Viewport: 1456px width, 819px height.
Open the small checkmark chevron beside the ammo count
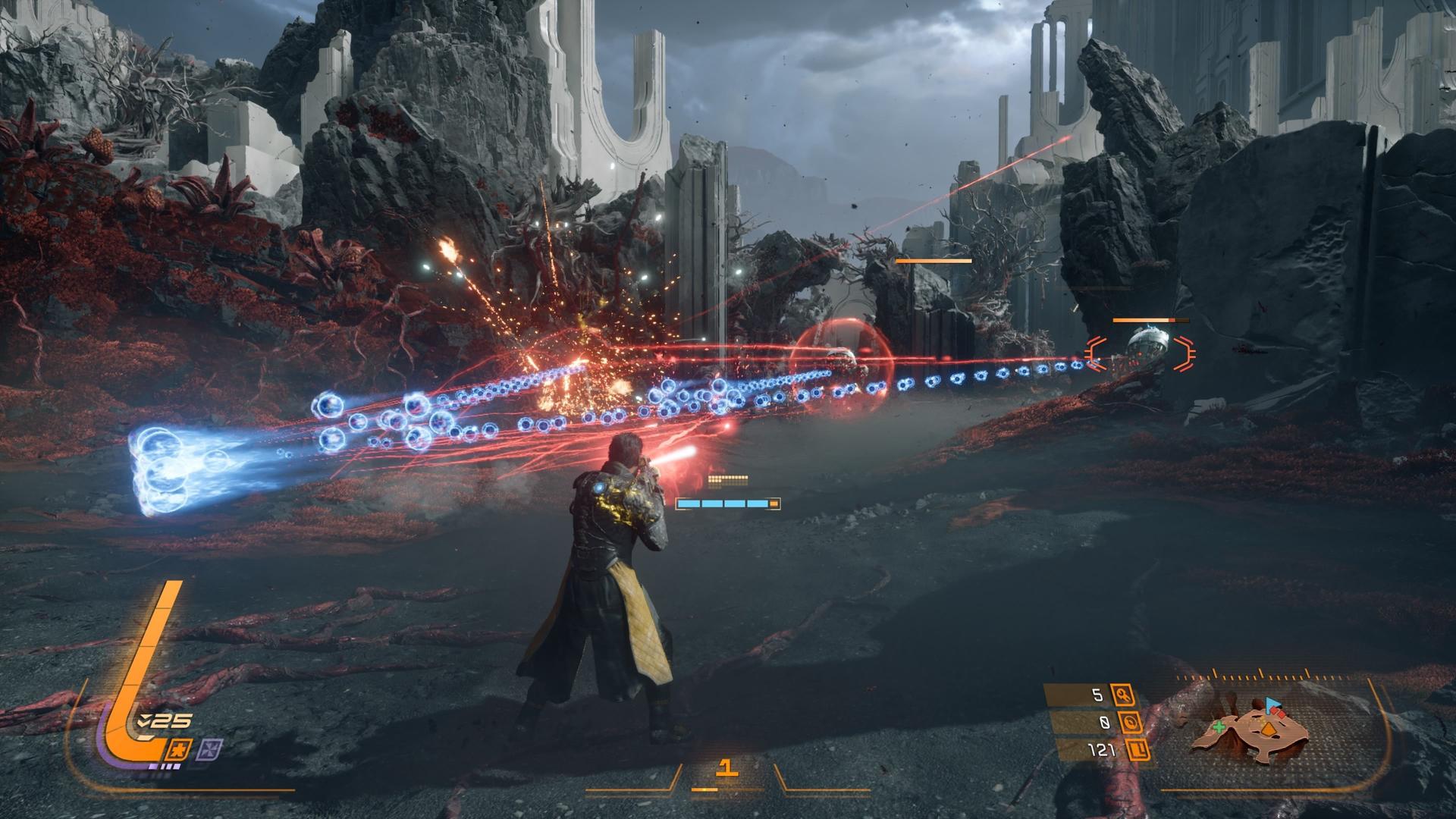click(144, 720)
